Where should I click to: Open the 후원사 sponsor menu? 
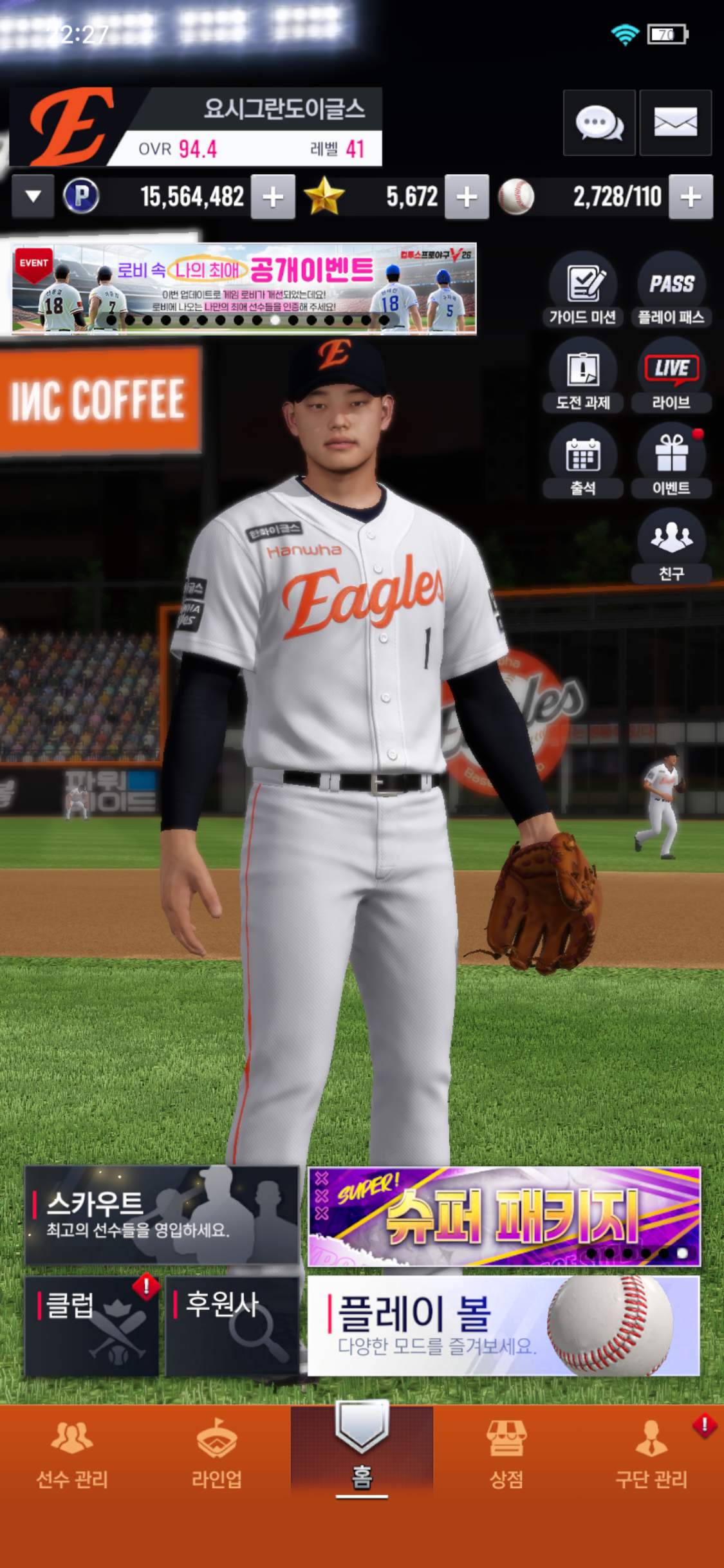tap(232, 1326)
